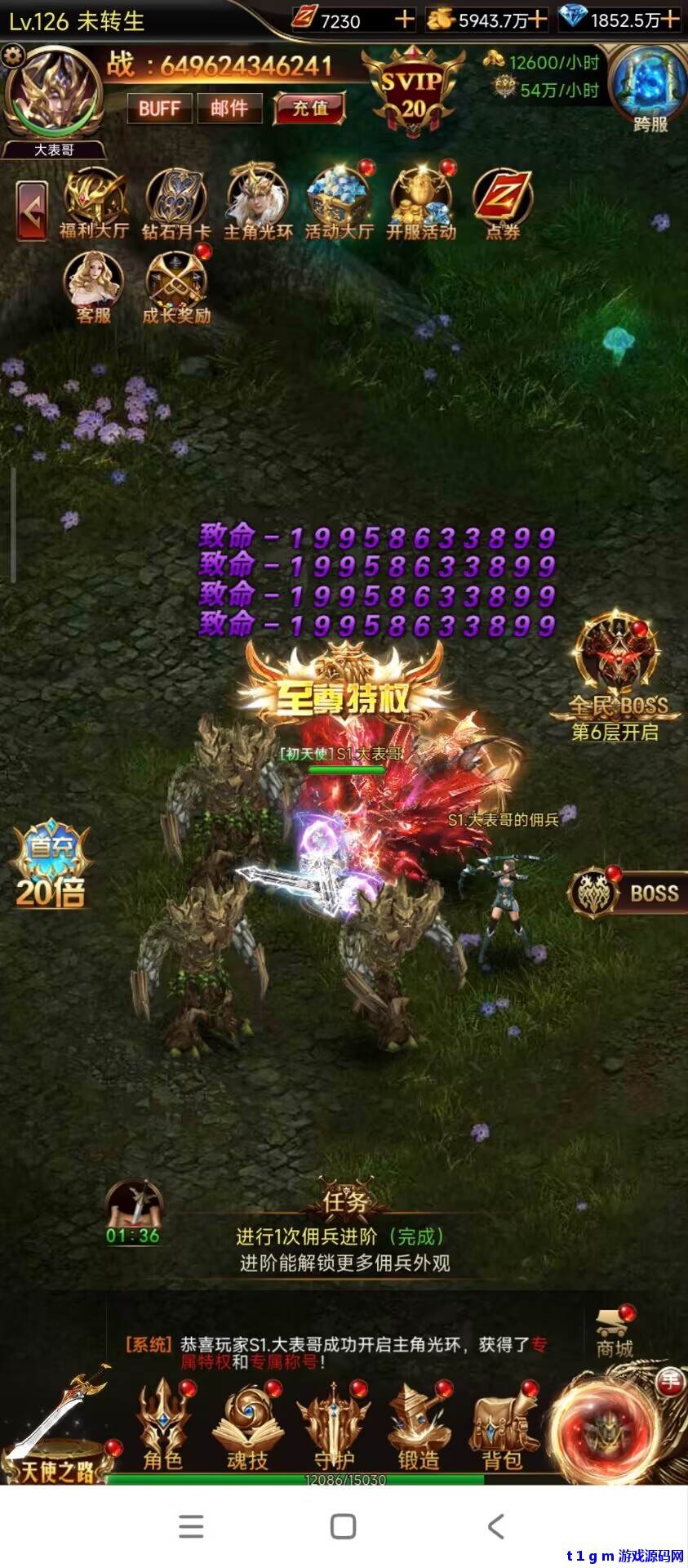Enter the 跨服 cross-server portal

click(650, 88)
